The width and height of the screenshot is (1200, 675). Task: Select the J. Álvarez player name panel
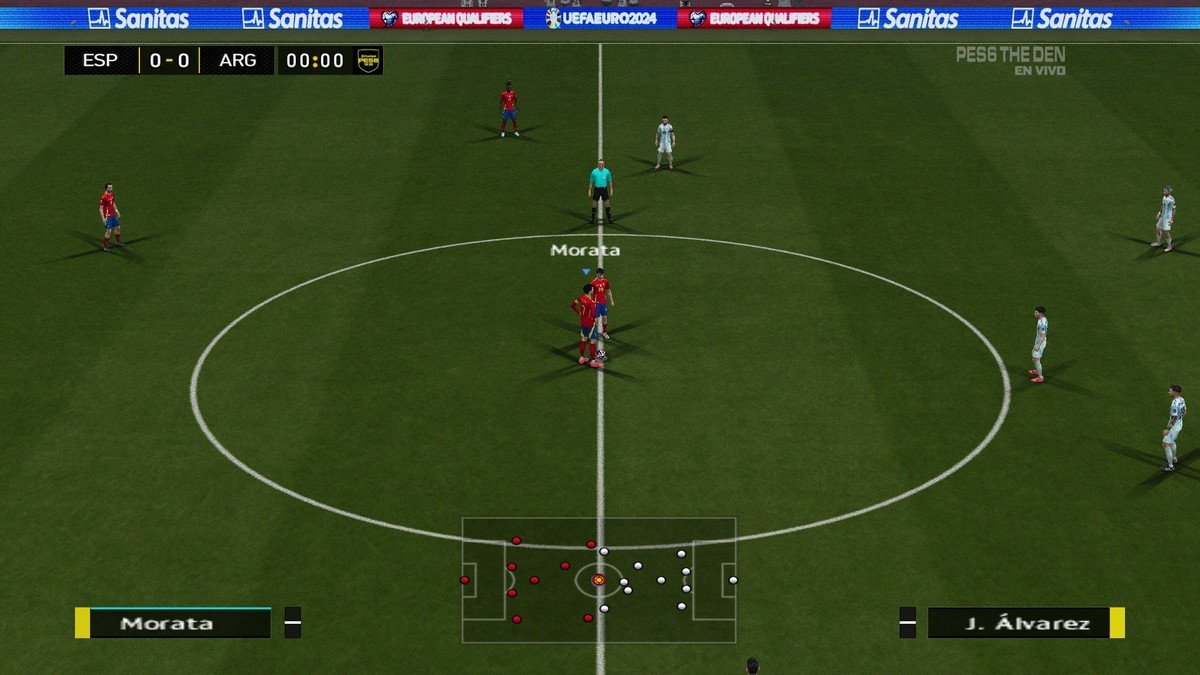click(1026, 623)
